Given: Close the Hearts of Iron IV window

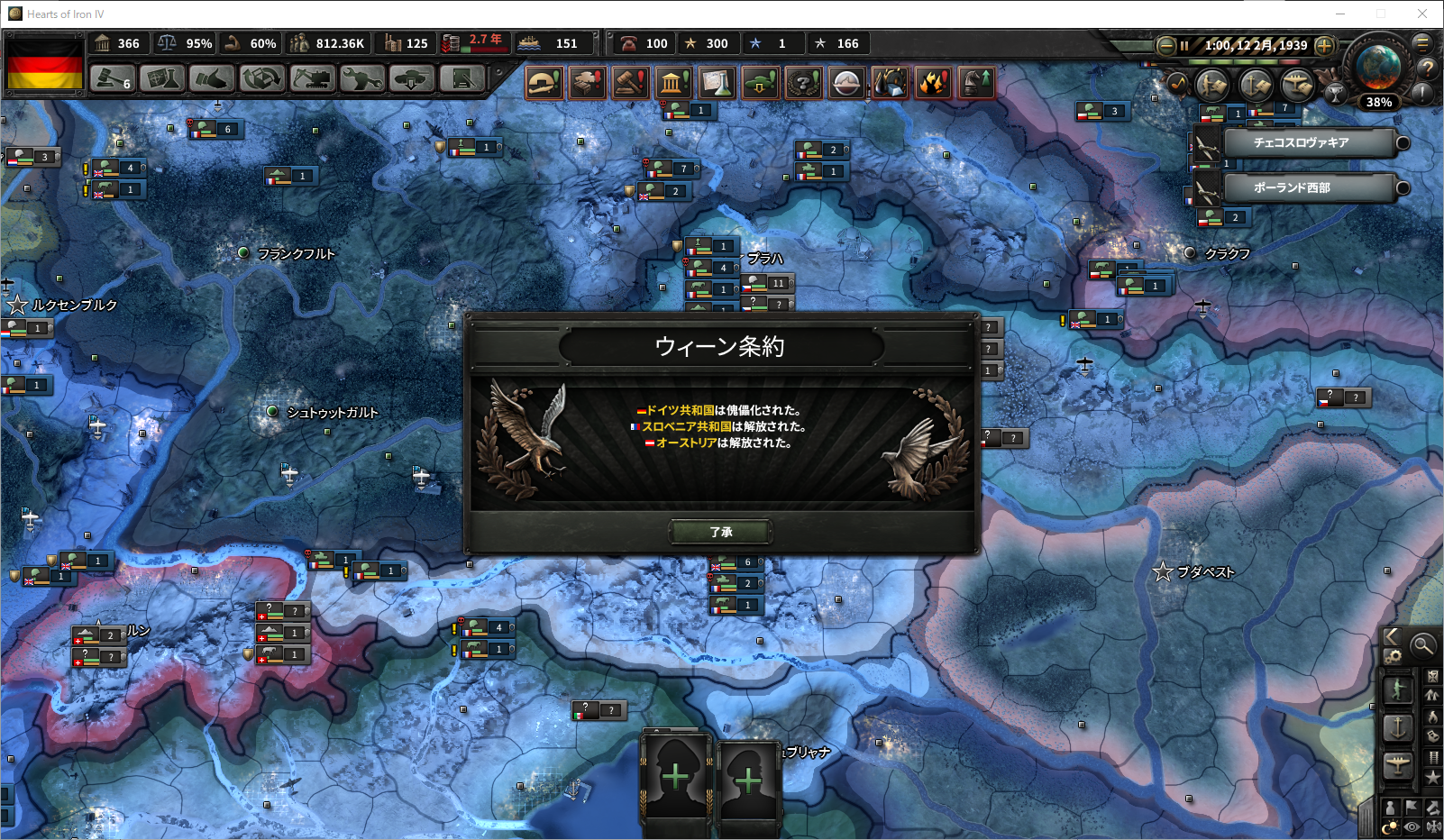Looking at the screenshot, I should click(x=1421, y=14).
